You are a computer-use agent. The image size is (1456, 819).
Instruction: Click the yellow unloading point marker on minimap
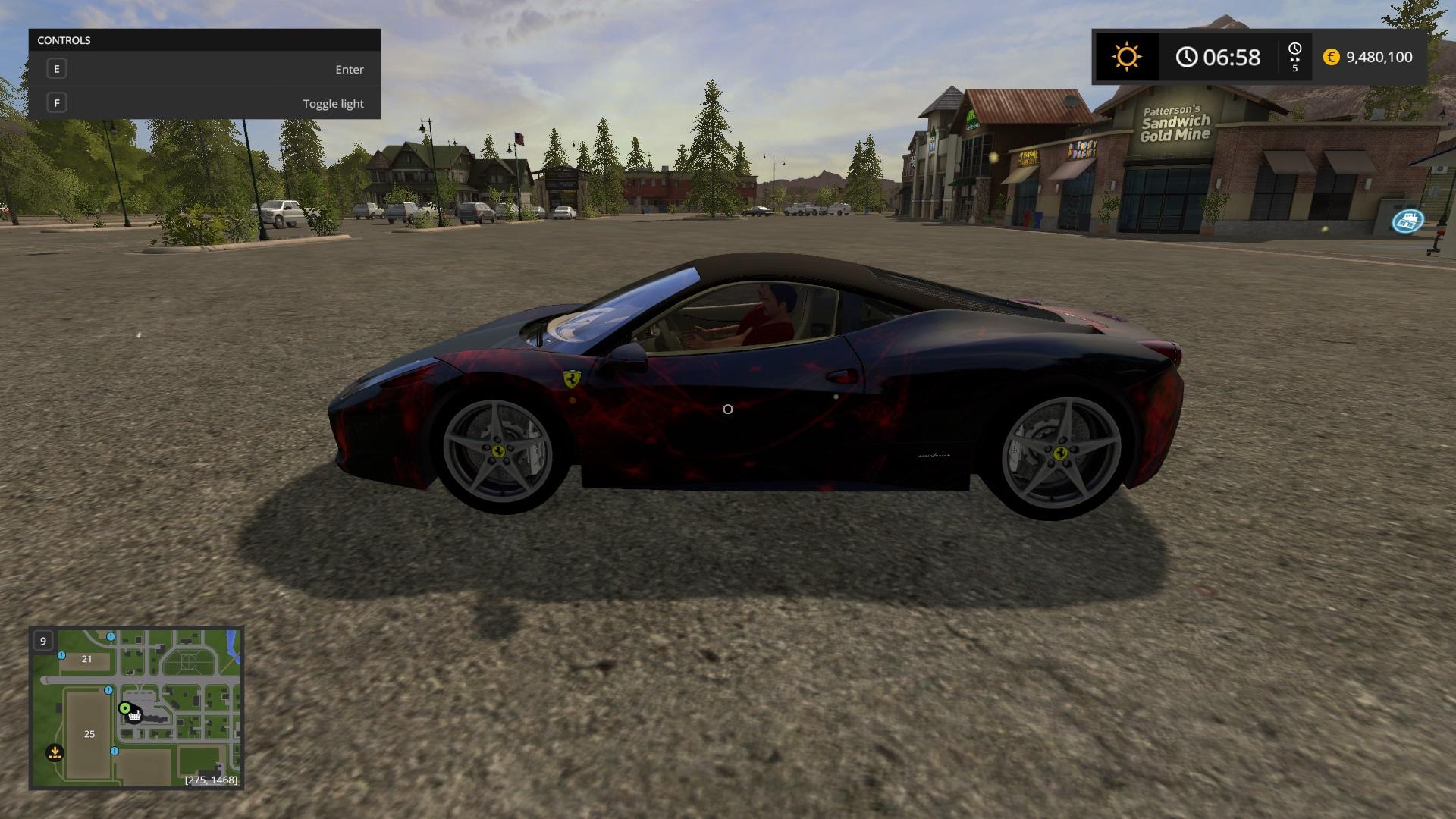coord(55,752)
